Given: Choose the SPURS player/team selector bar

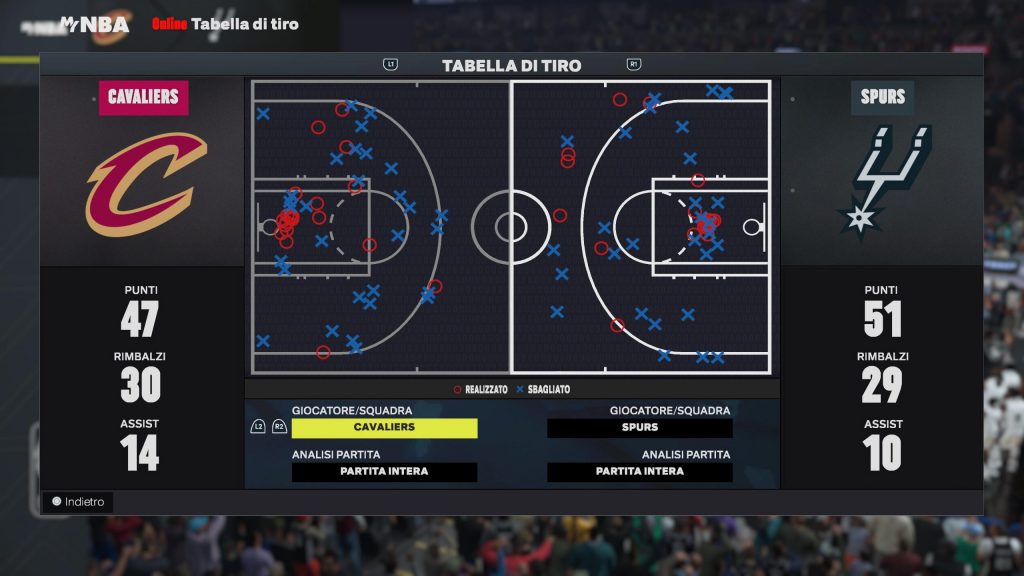Looking at the screenshot, I should (x=639, y=428).
